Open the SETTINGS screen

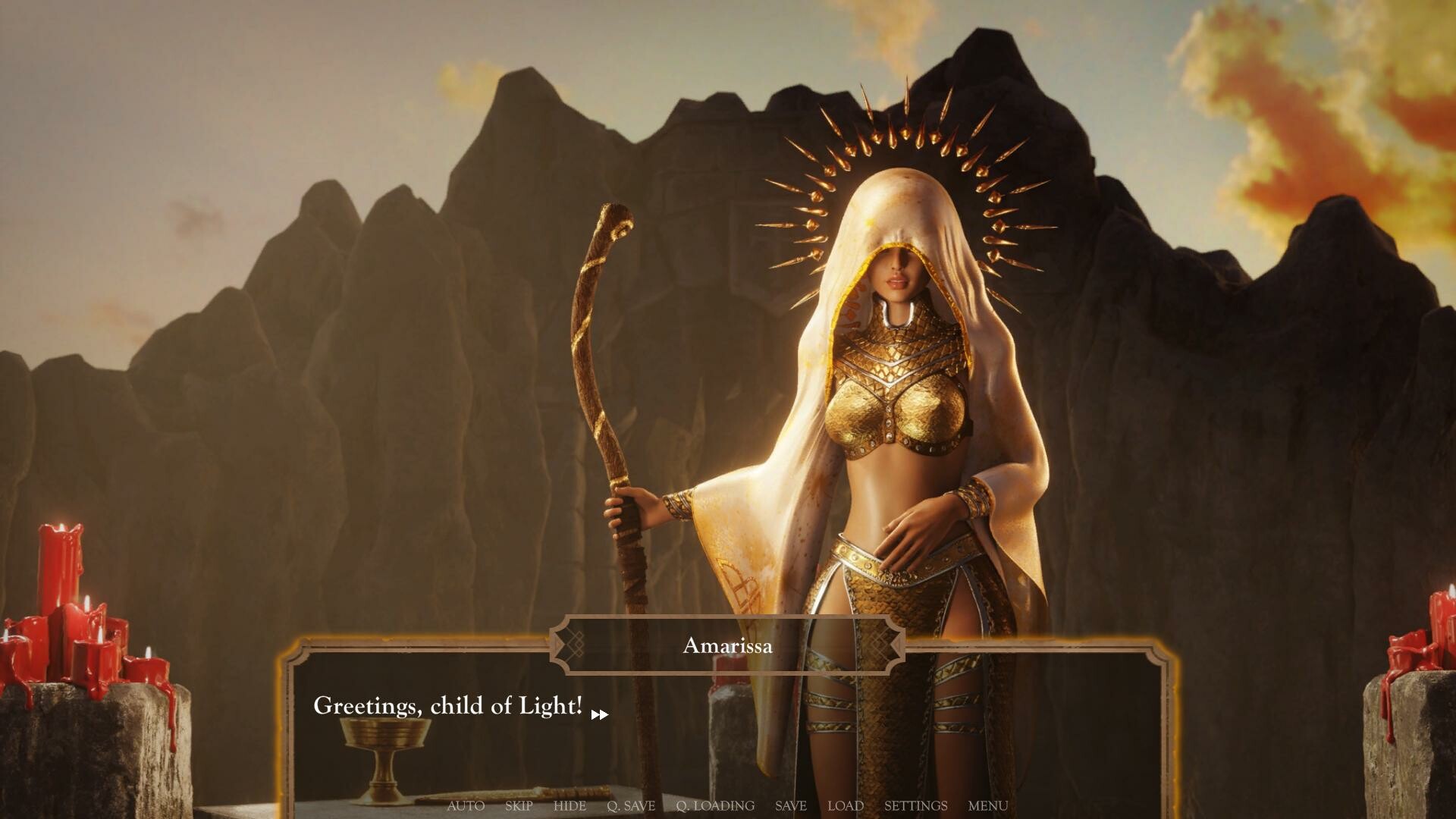pos(915,806)
